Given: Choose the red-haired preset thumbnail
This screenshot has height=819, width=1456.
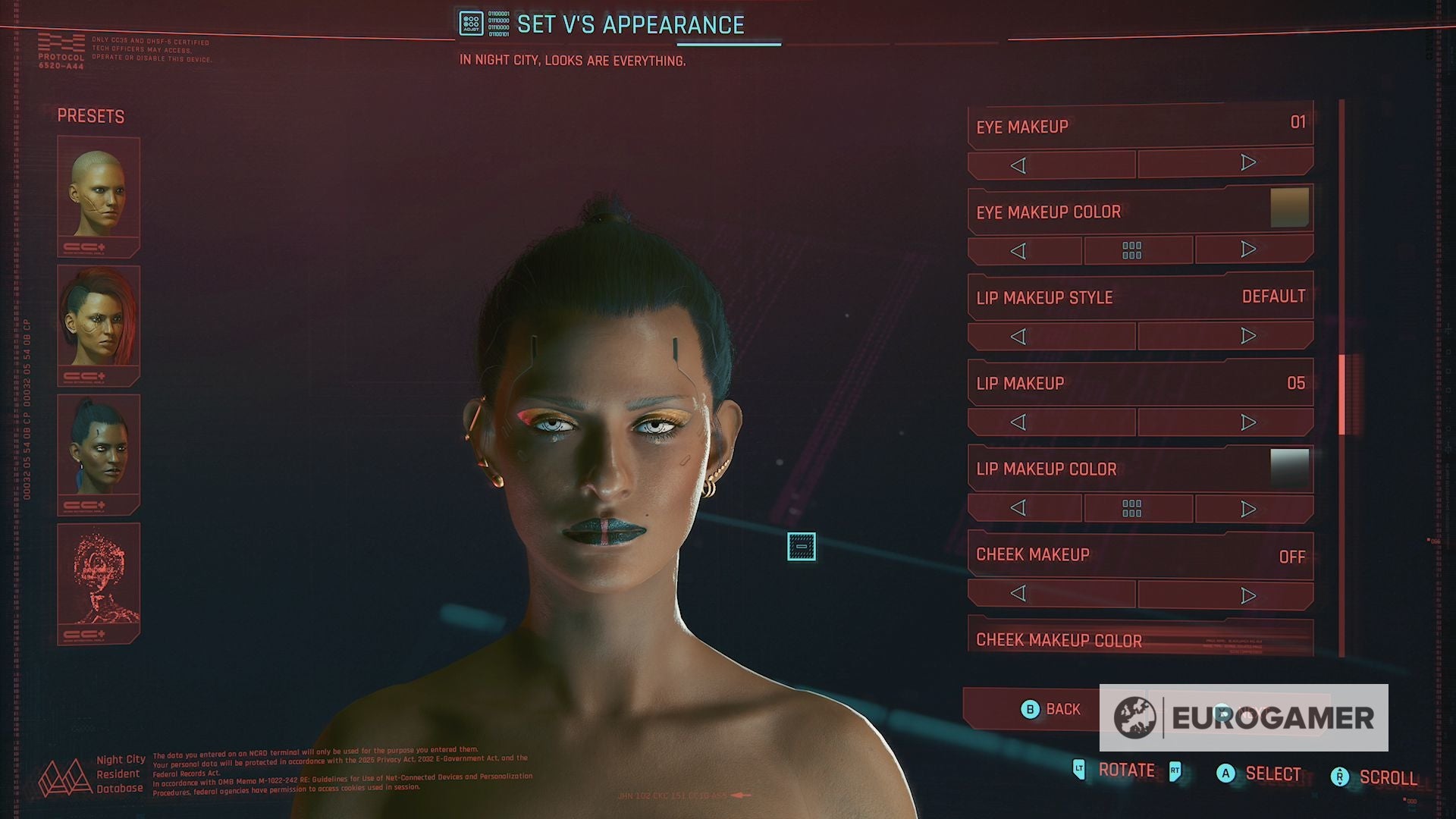Looking at the screenshot, I should (99, 325).
